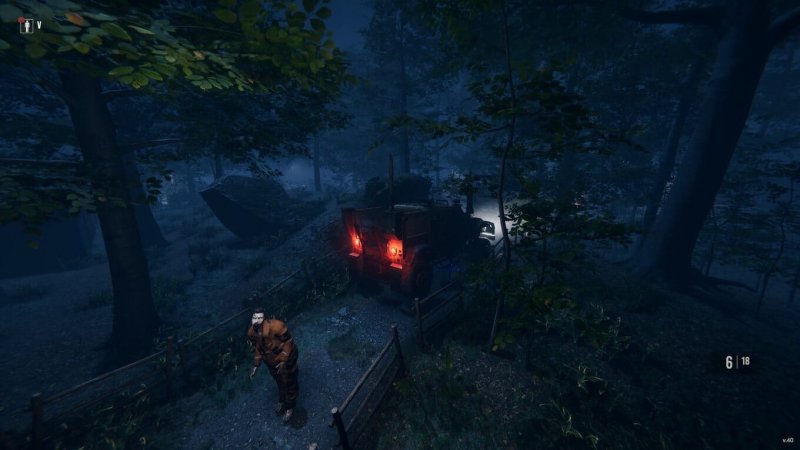Image resolution: width=800 pixels, height=450 pixels.
Task: Click the standing figure view icon
Action: point(26,26)
